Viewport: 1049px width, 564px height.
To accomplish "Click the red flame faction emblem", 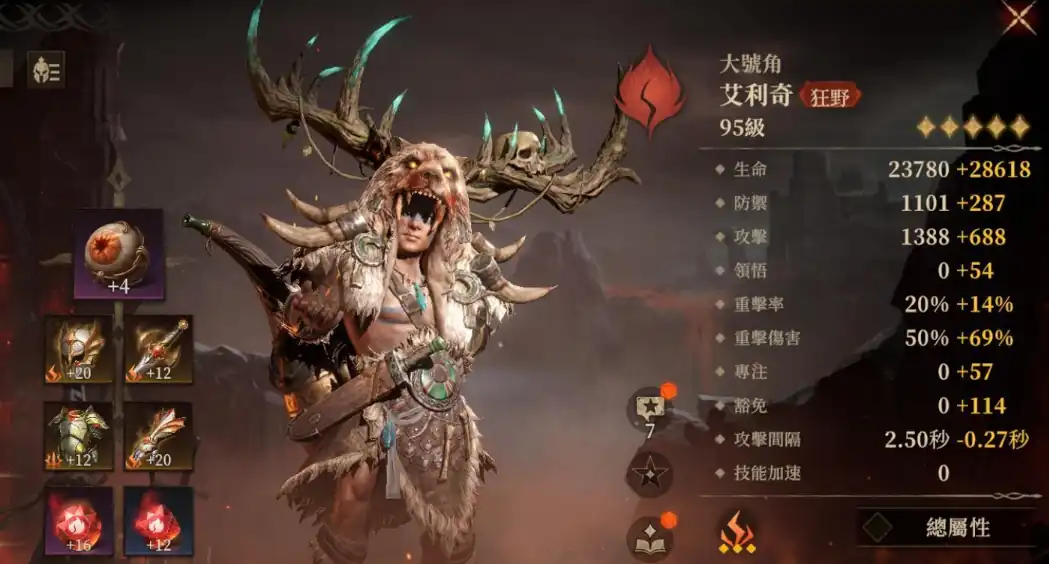I will tap(649, 92).
